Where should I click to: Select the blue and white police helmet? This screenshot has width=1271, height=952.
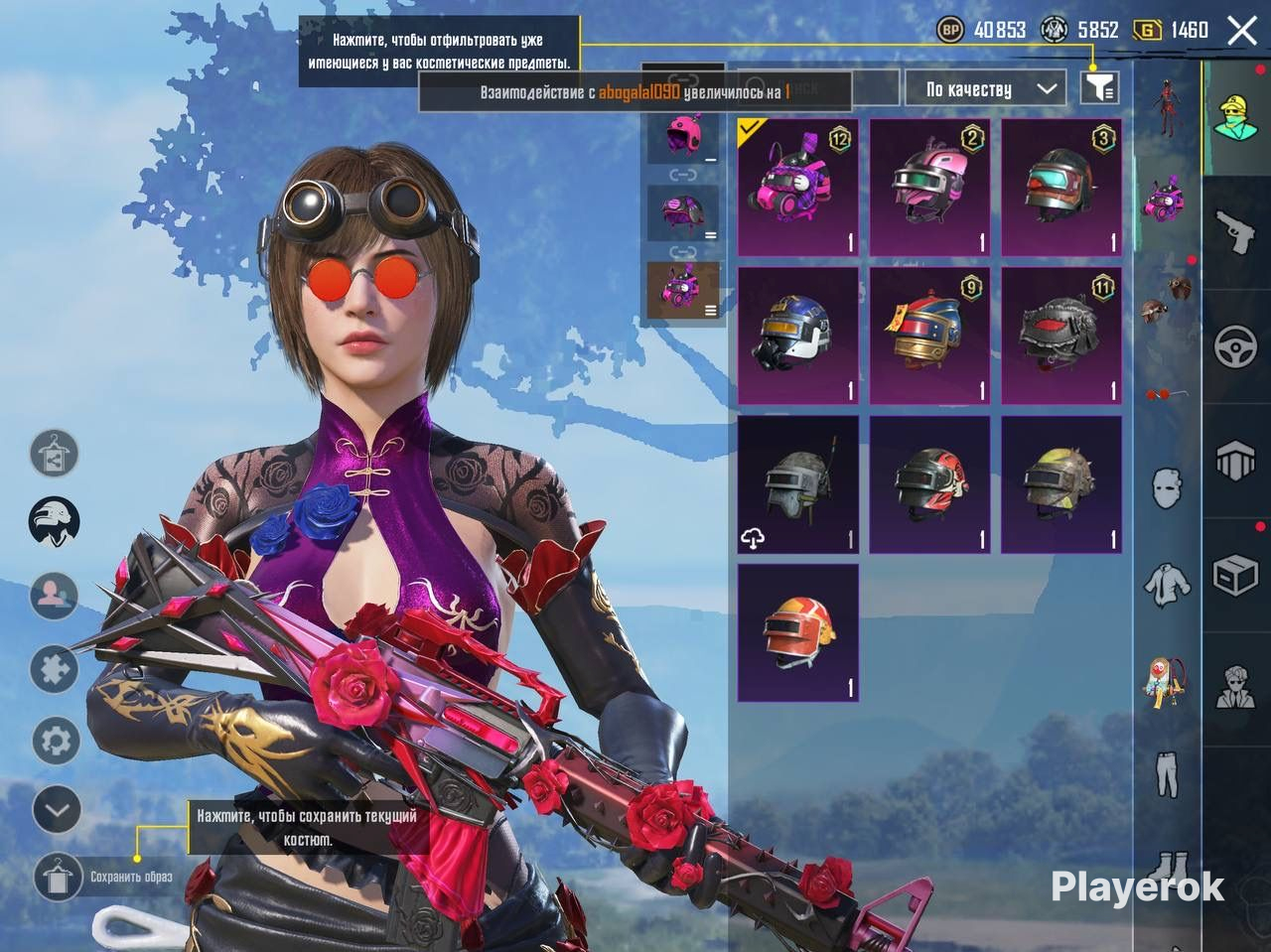(797, 336)
